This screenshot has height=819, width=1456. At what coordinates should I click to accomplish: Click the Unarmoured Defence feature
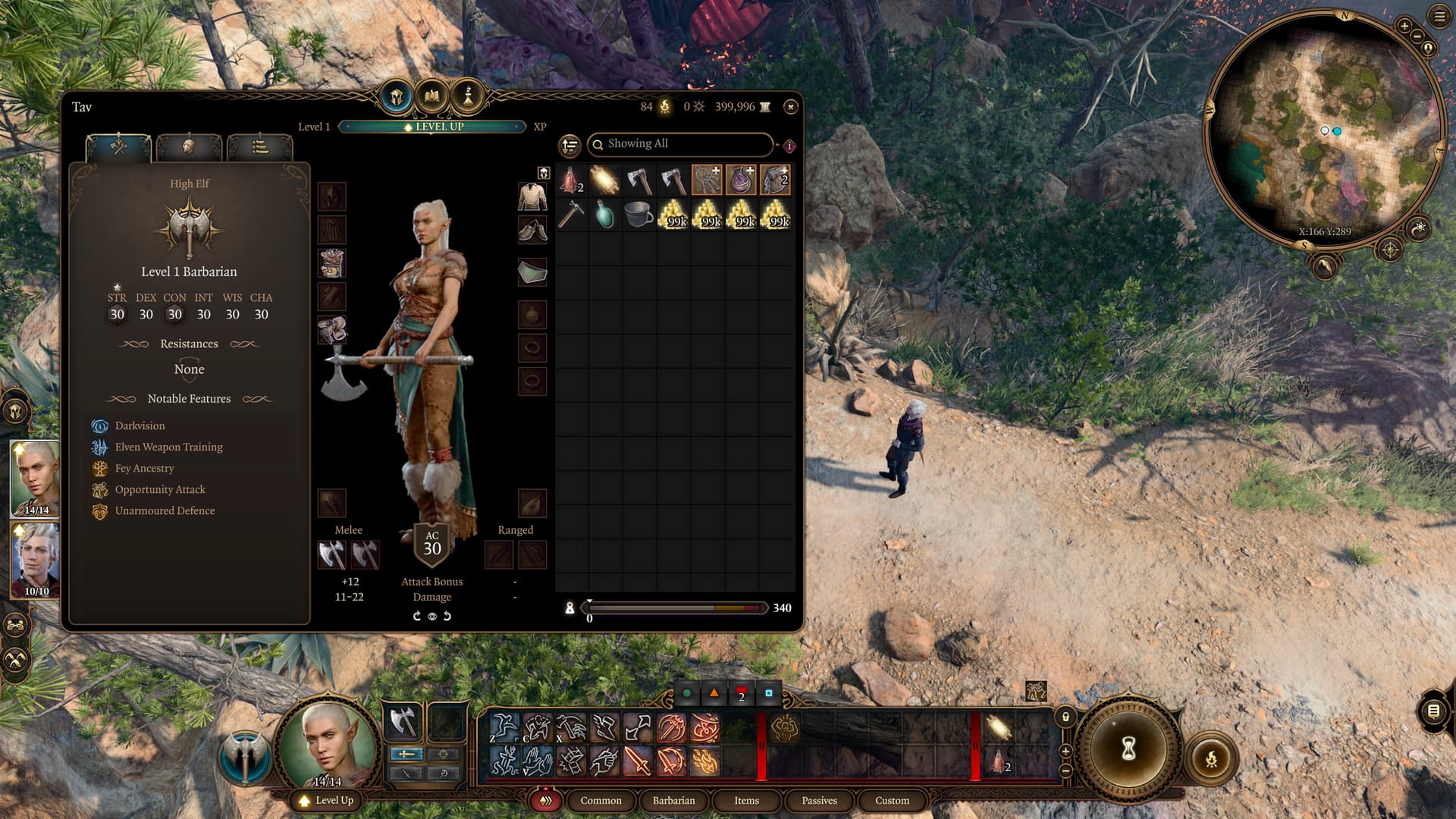165,511
